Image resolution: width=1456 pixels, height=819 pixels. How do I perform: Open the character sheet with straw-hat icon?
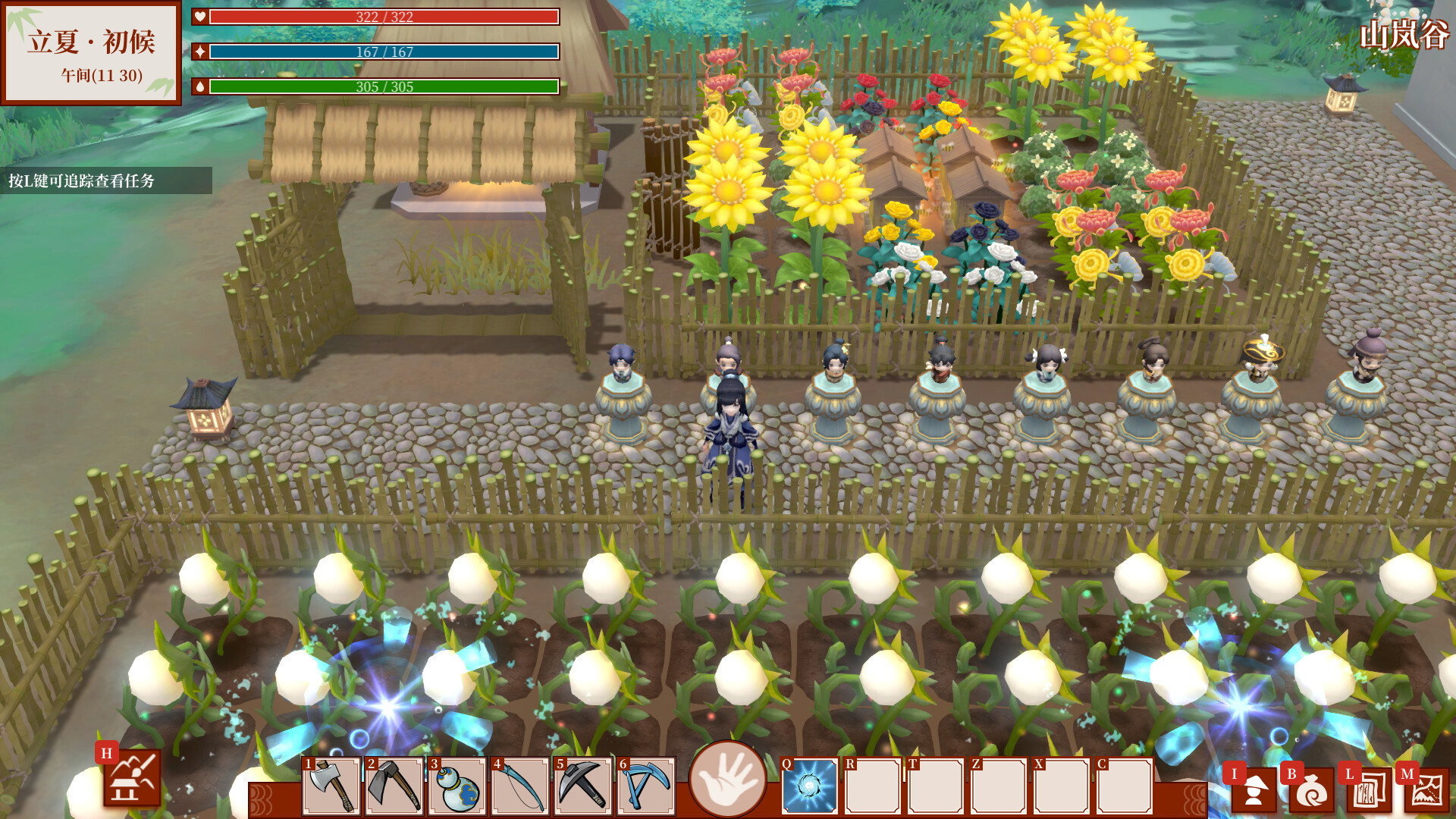click(x=1254, y=790)
